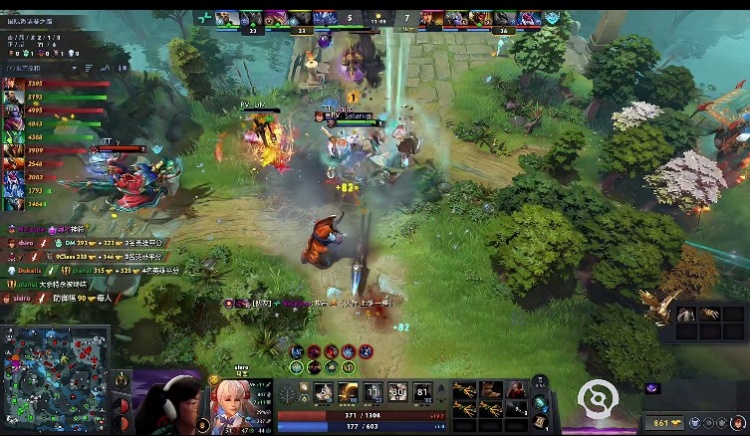
Task: Activate the first ability icon
Action: click(x=324, y=392)
